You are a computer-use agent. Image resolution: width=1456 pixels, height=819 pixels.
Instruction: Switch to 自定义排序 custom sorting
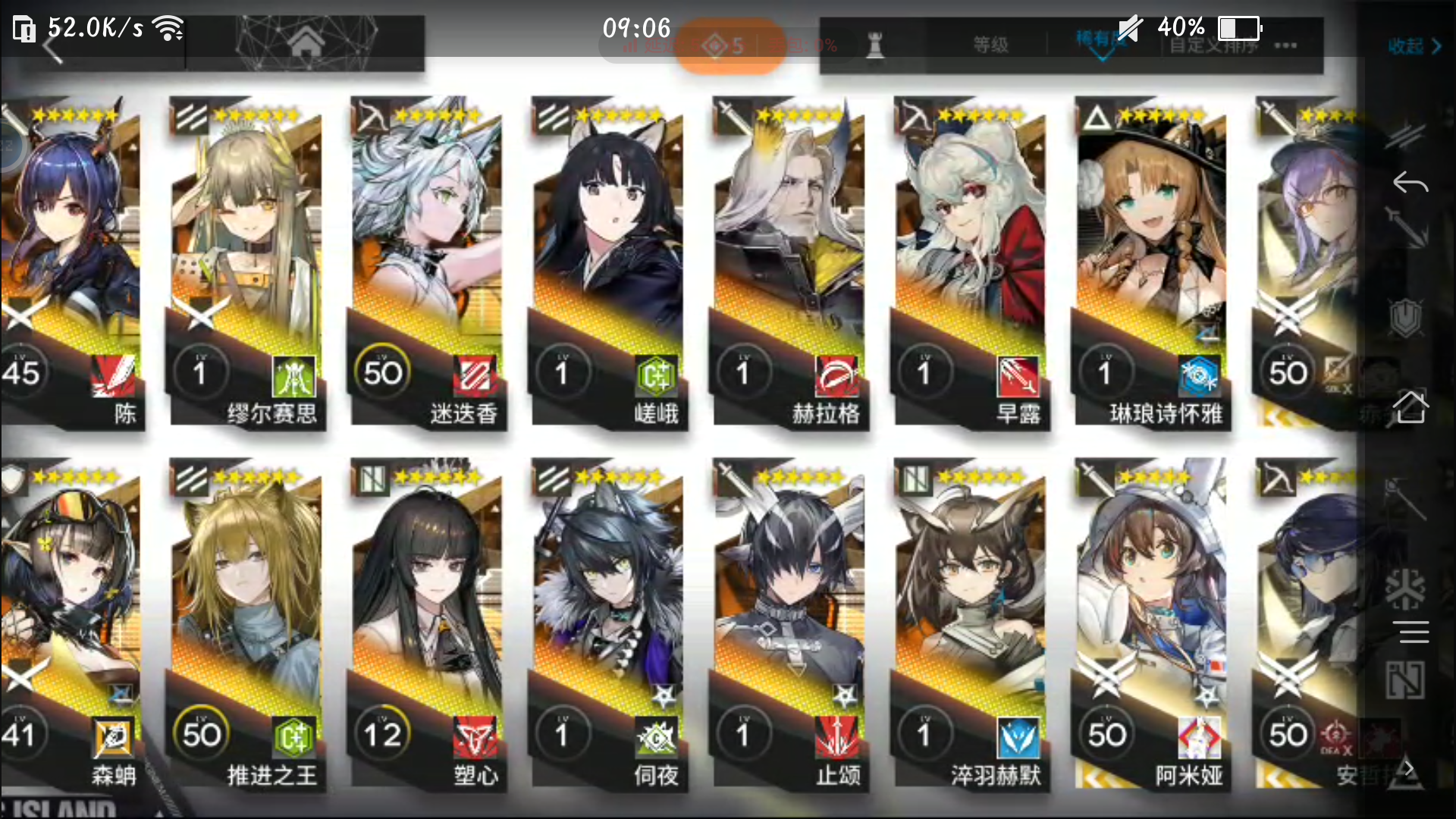(1213, 47)
